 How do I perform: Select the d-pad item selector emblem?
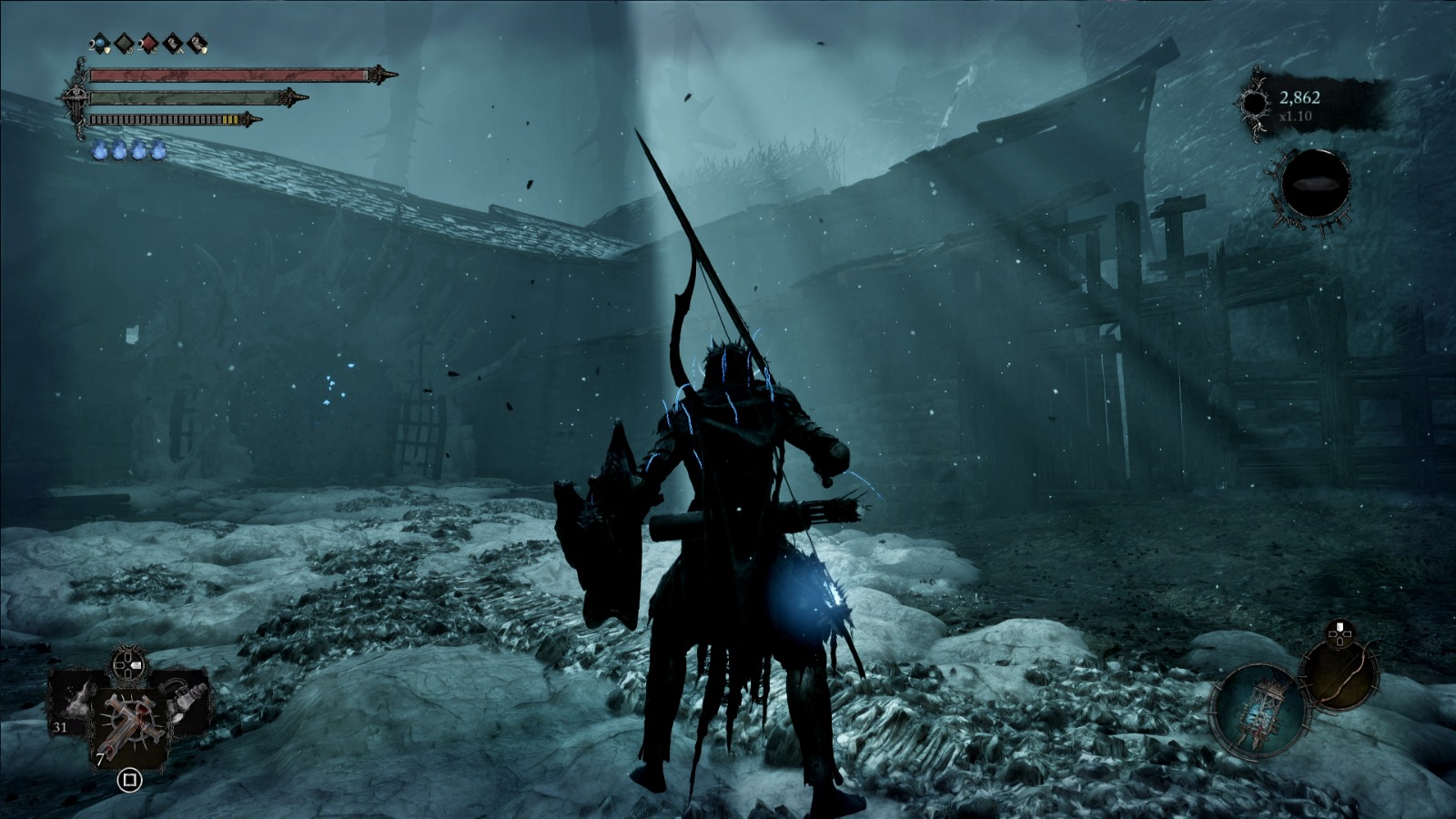click(x=128, y=664)
